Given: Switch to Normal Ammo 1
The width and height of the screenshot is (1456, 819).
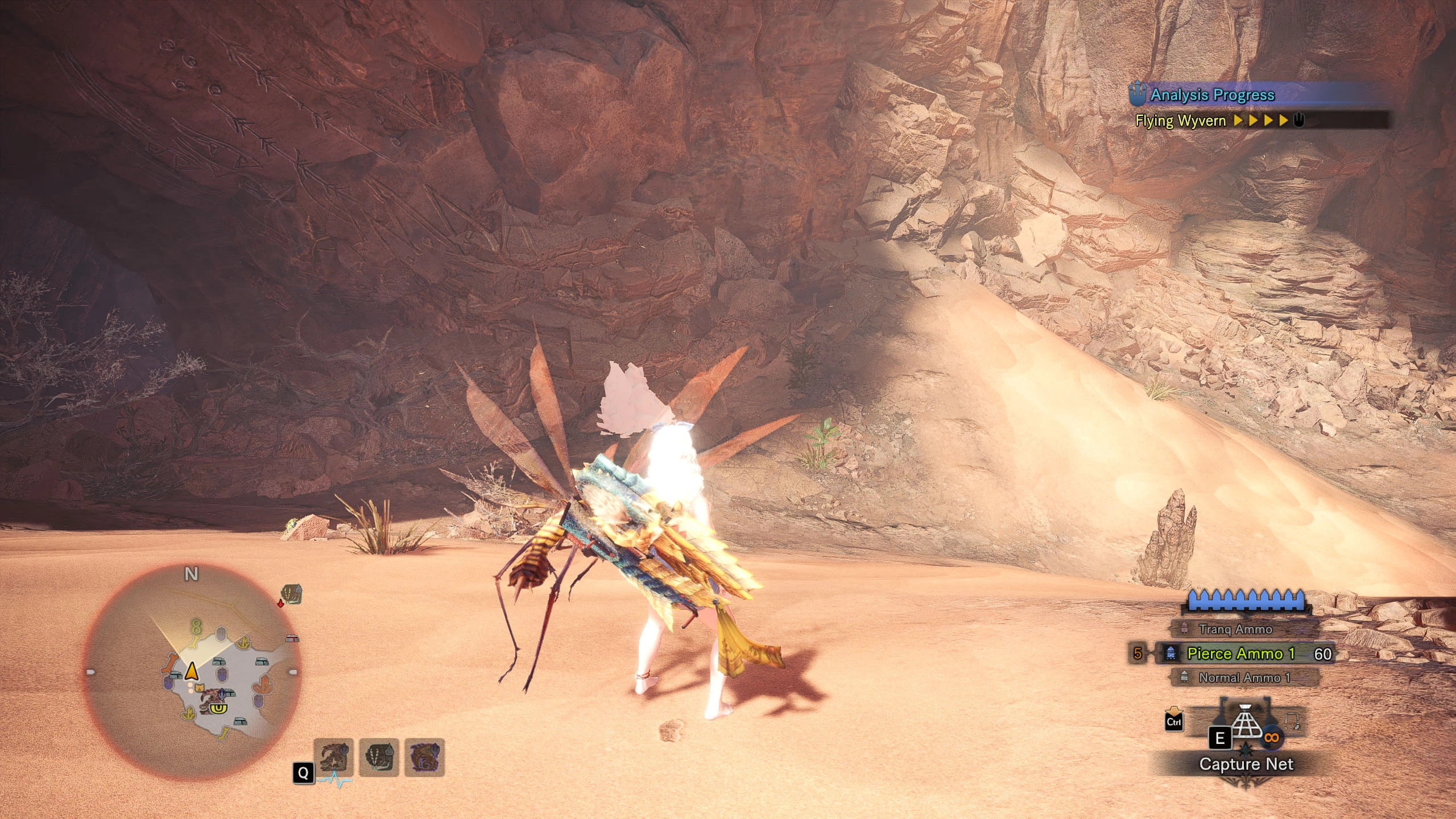Looking at the screenshot, I should coord(1240,677).
